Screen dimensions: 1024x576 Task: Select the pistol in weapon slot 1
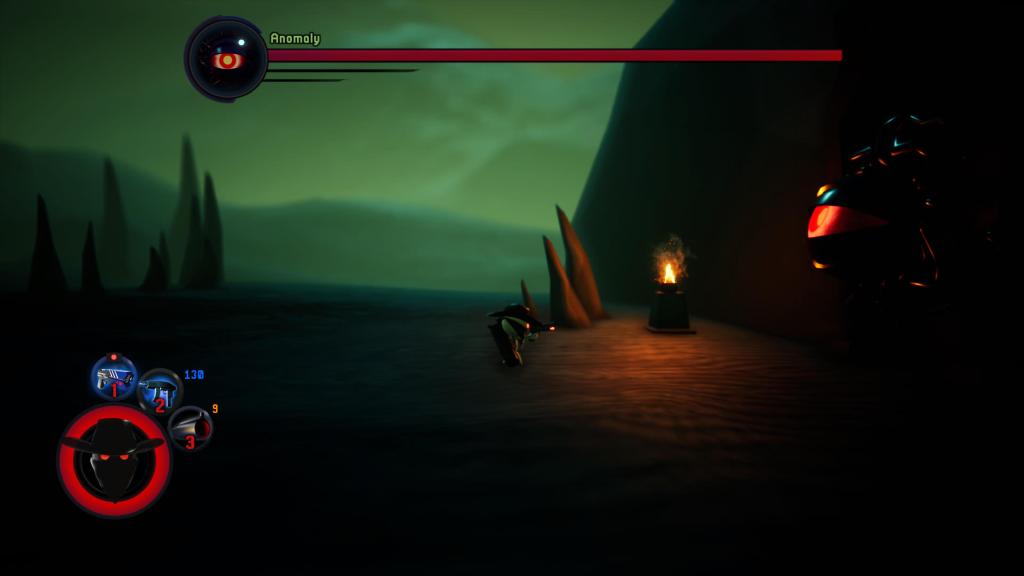point(114,377)
